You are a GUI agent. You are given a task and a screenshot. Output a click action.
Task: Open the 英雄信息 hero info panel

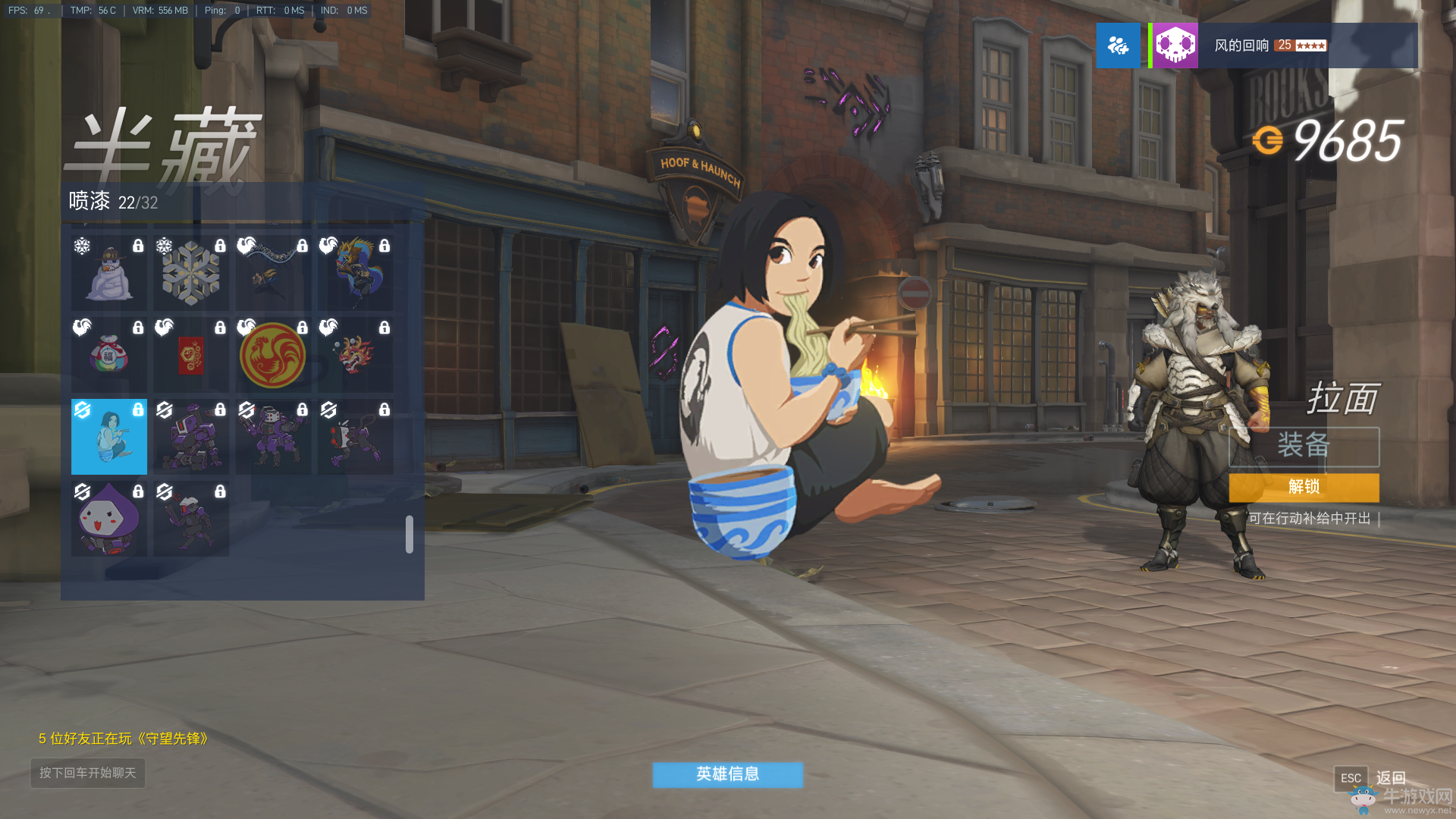(x=727, y=774)
